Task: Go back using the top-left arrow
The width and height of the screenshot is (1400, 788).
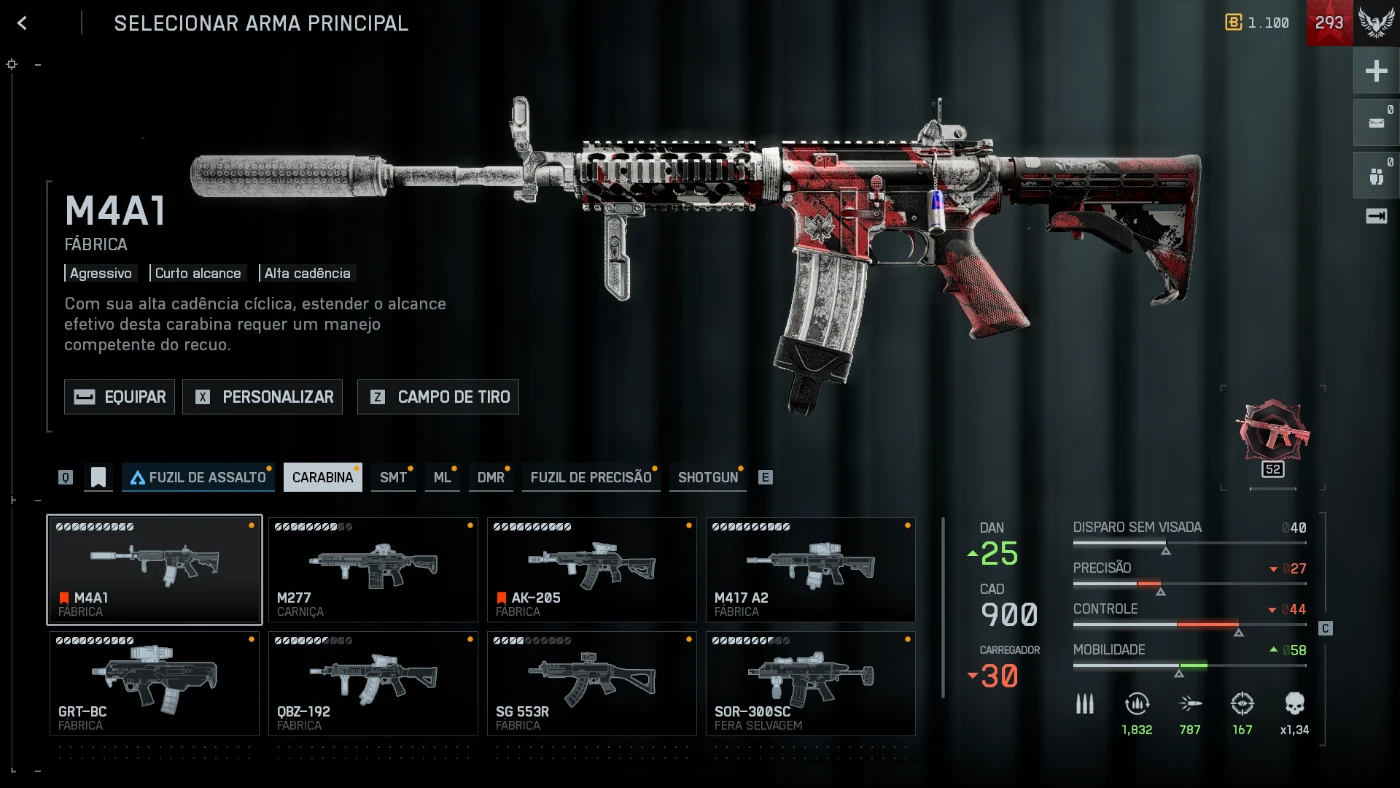Action: click(22, 23)
